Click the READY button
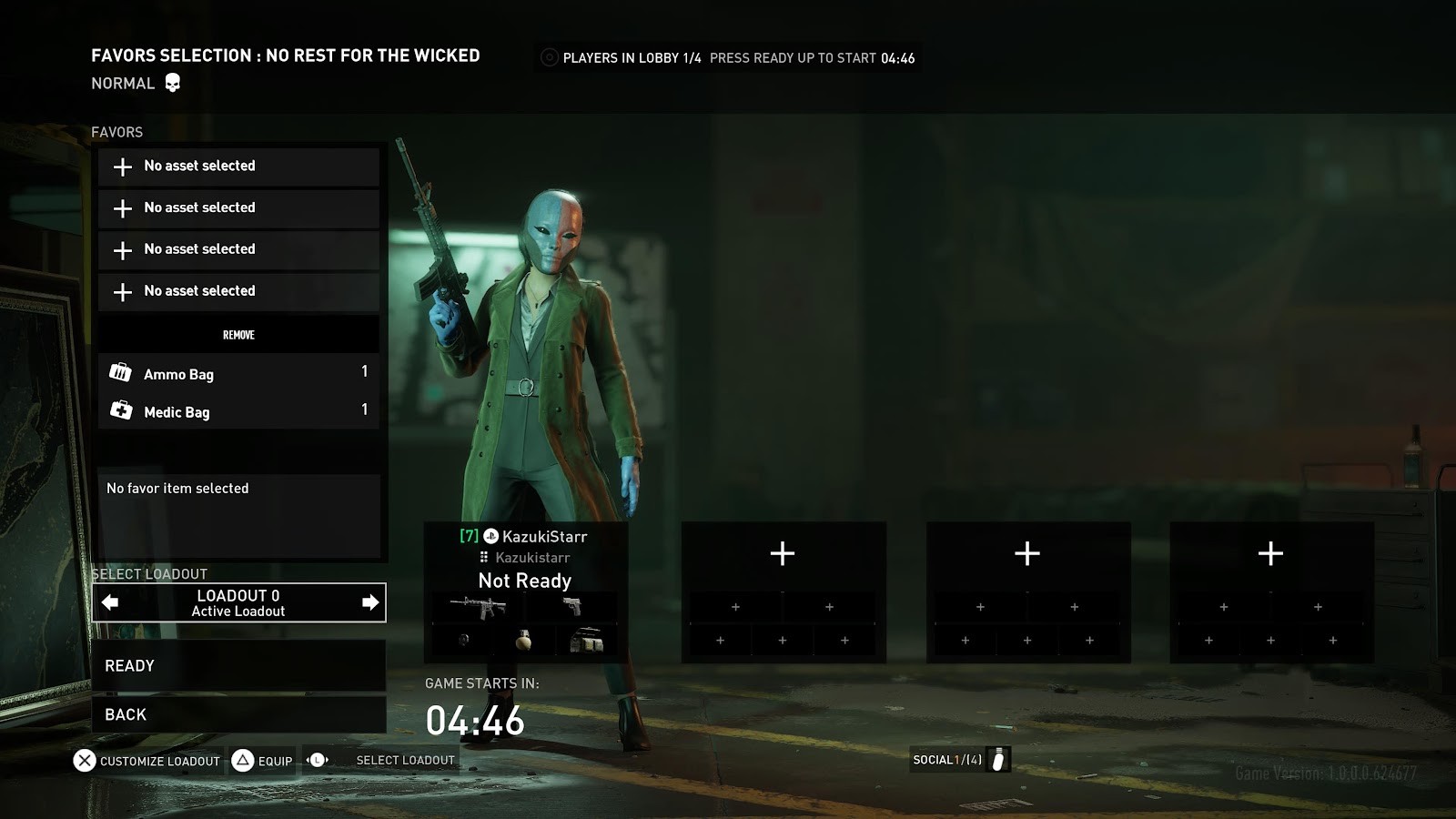The height and width of the screenshot is (819, 1456). [x=238, y=666]
